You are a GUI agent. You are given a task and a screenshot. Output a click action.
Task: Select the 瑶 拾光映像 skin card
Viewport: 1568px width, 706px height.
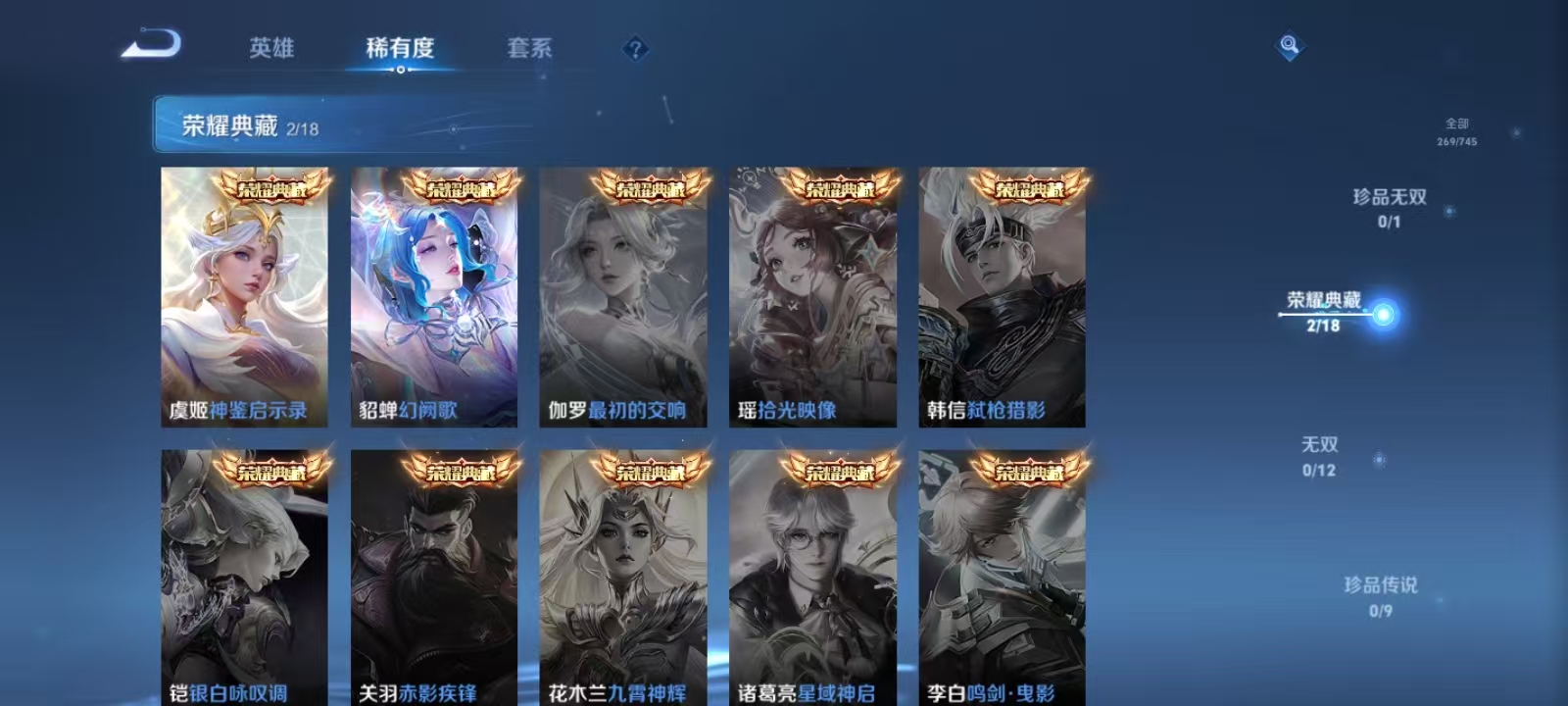[x=813, y=294]
